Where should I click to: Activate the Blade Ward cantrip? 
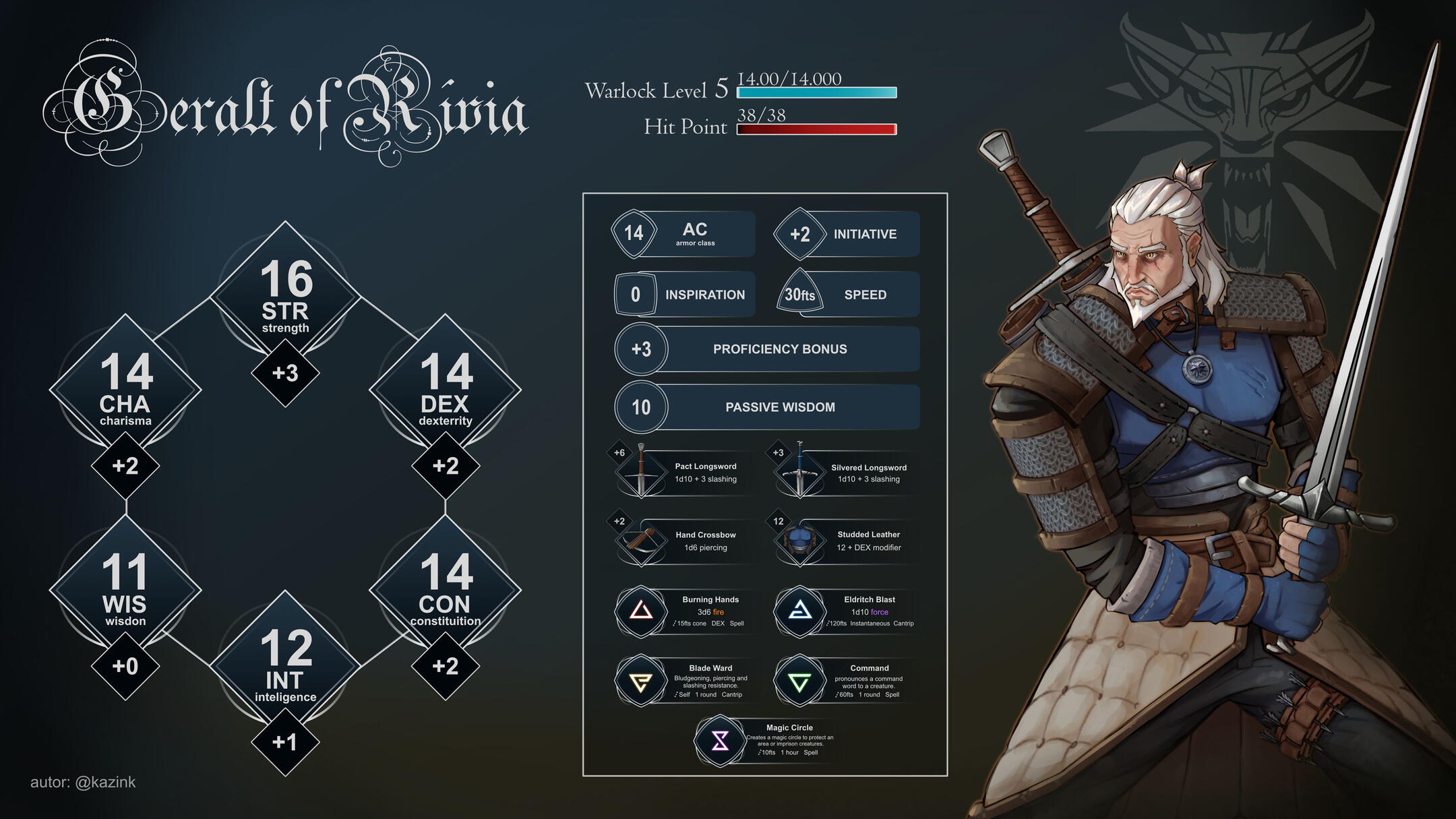point(641,681)
